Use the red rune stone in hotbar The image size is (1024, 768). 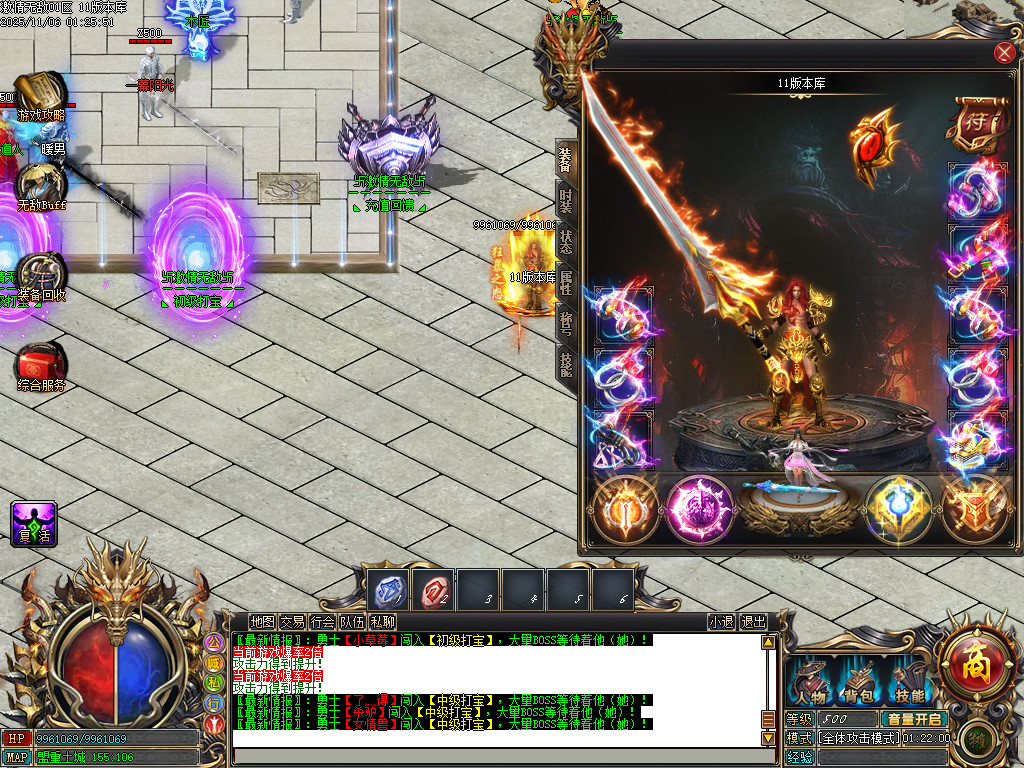[x=433, y=591]
